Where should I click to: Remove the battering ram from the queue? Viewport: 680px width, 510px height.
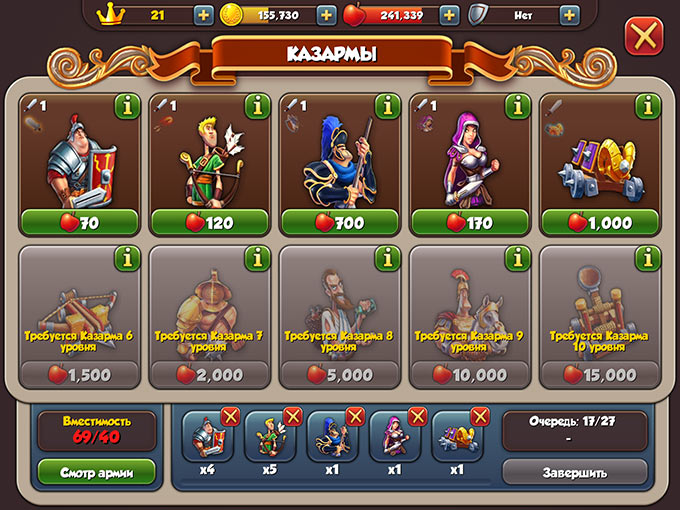click(x=480, y=416)
